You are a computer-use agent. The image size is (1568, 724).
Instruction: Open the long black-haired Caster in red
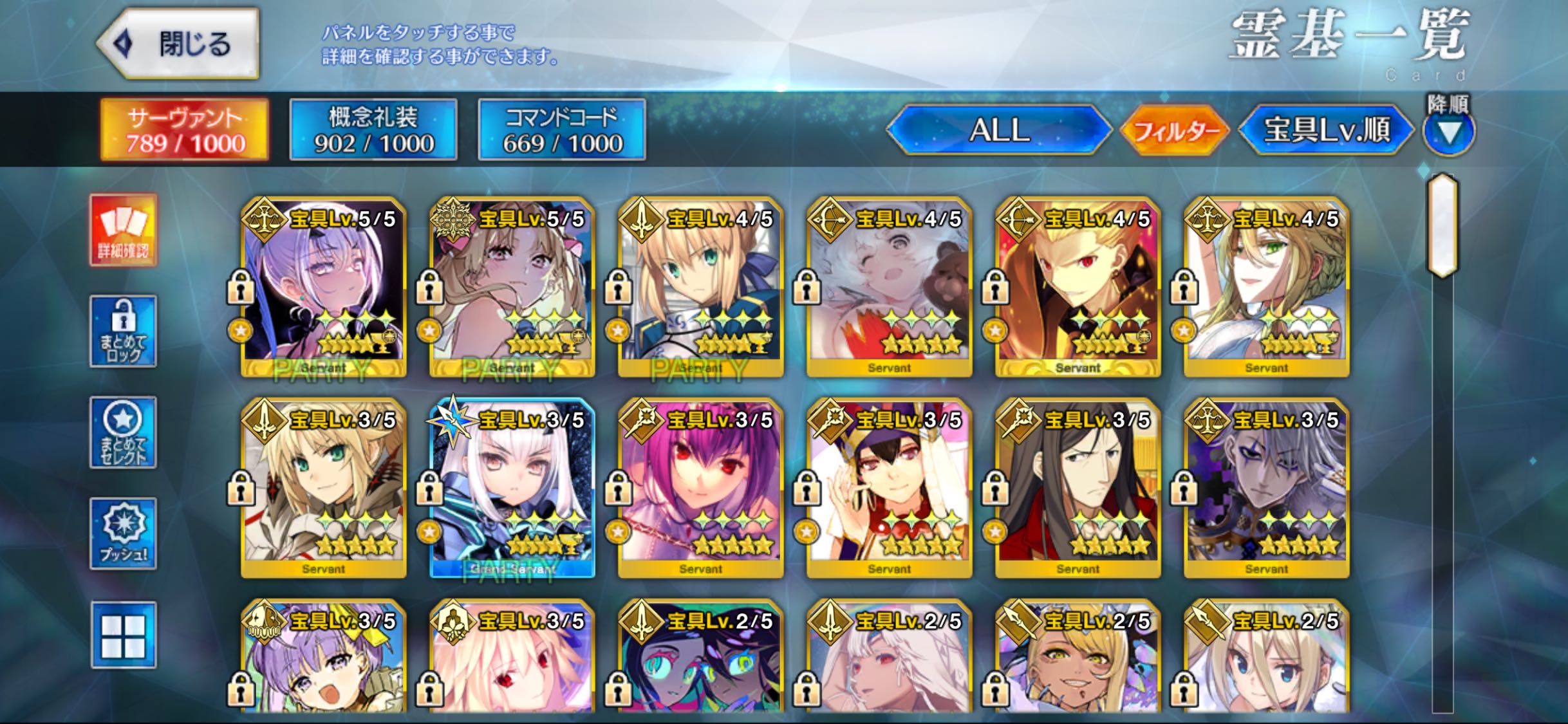point(1078,488)
